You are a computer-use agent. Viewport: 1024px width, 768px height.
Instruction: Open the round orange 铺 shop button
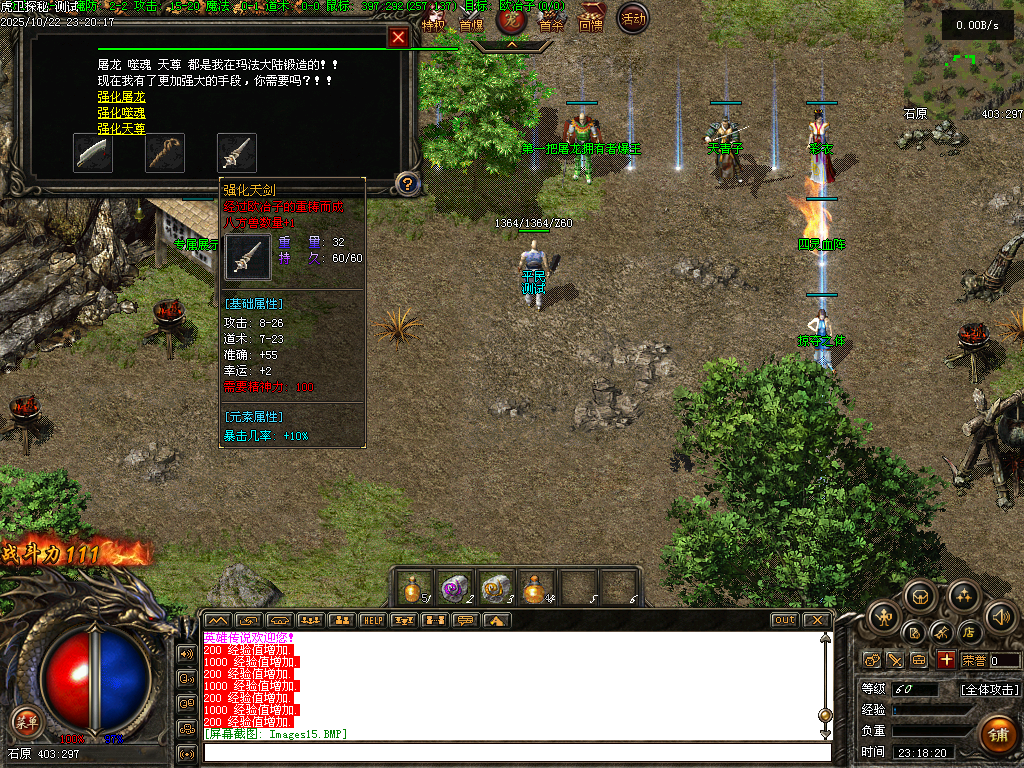pyautogui.click(x=996, y=734)
